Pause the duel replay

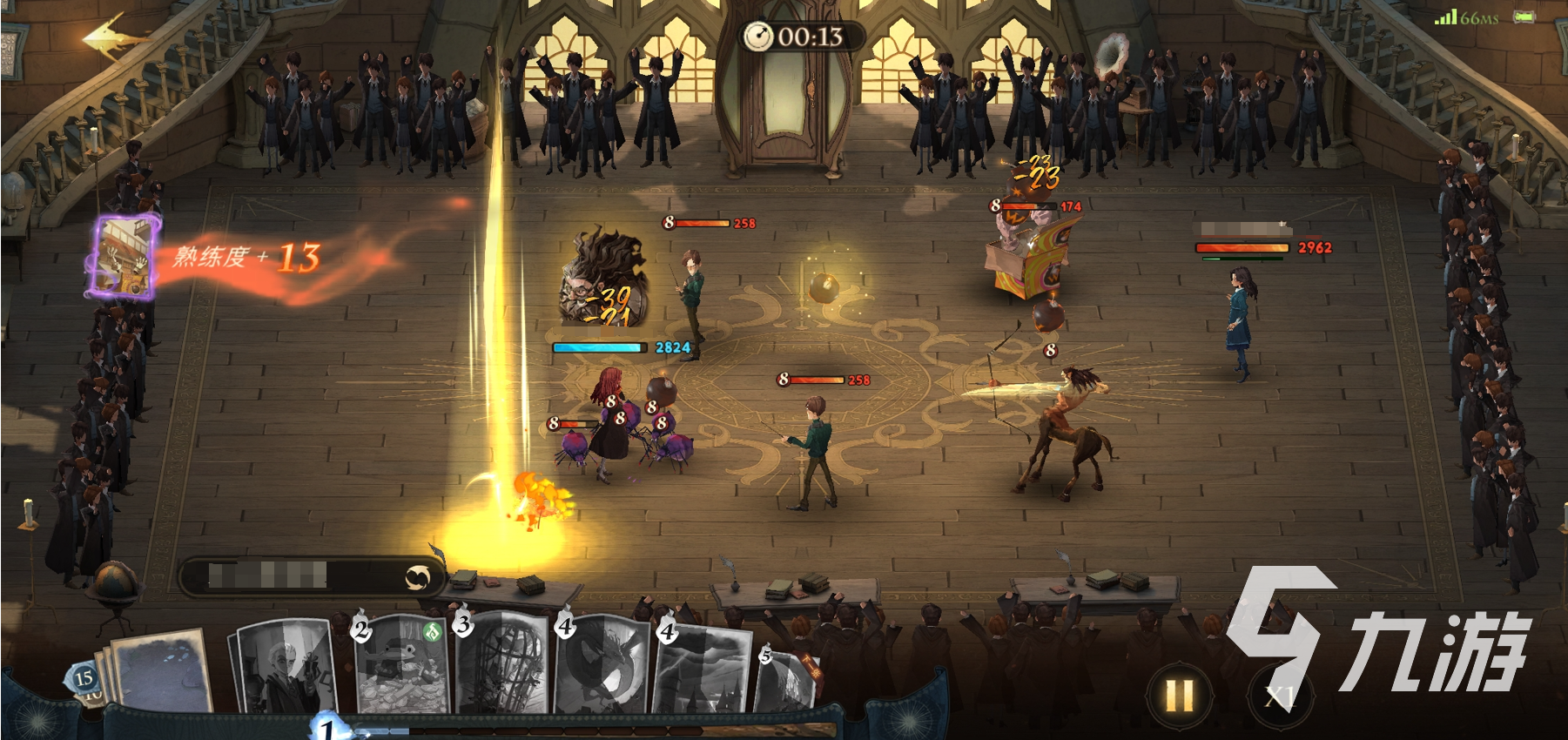[x=1179, y=695]
